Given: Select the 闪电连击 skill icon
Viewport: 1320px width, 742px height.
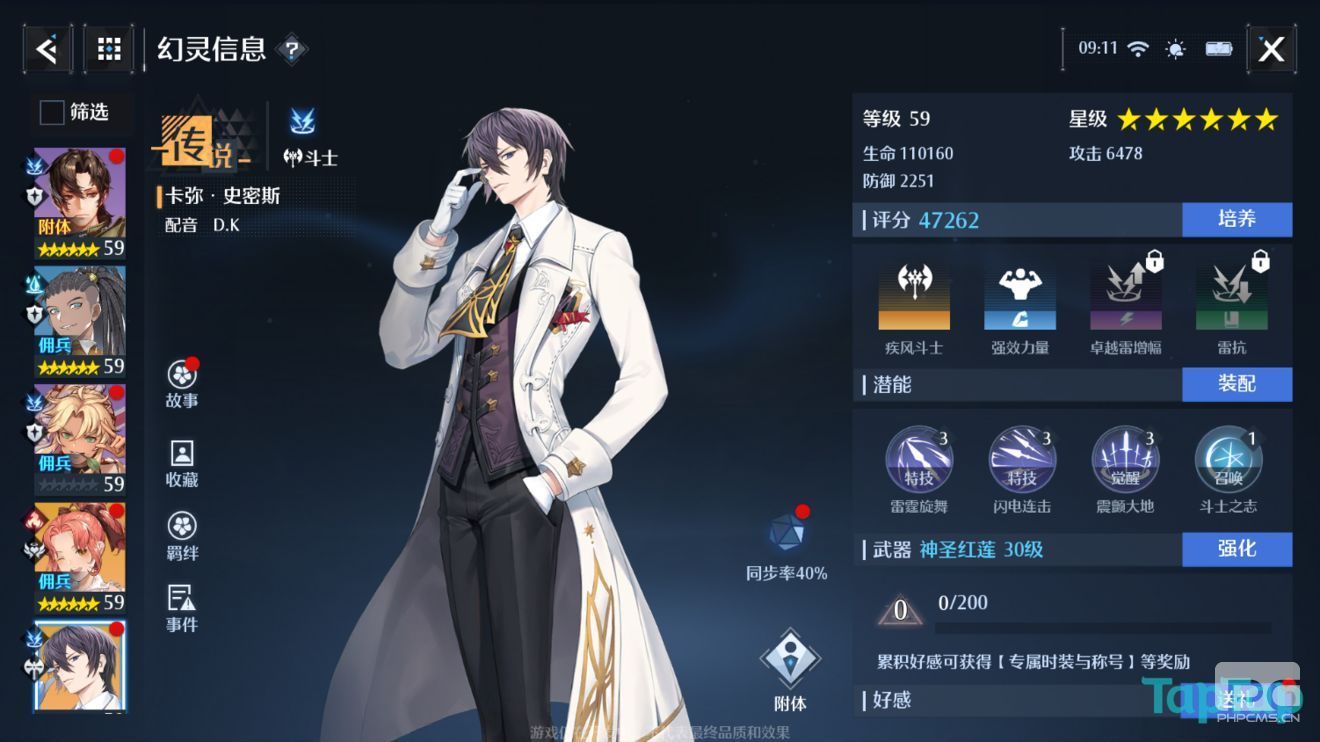Looking at the screenshot, I should [1022, 460].
